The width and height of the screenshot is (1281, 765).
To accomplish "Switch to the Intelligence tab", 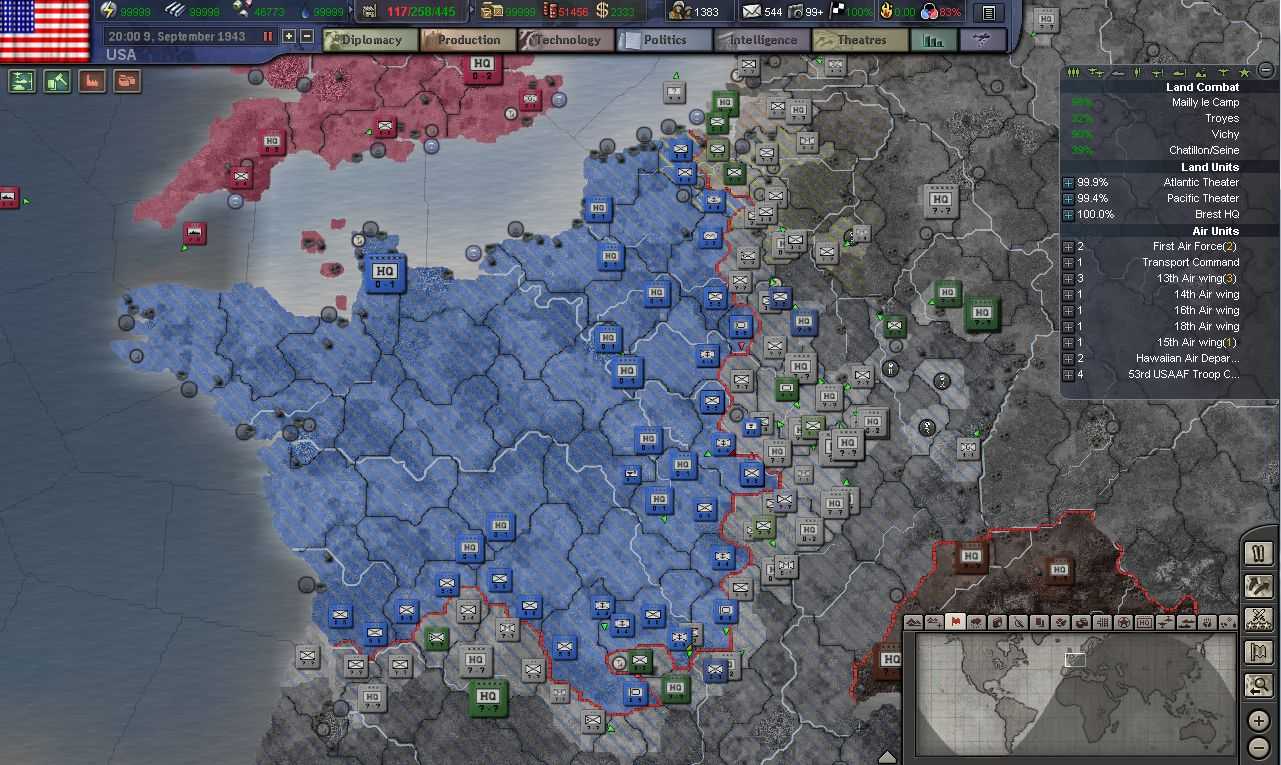I will point(760,41).
